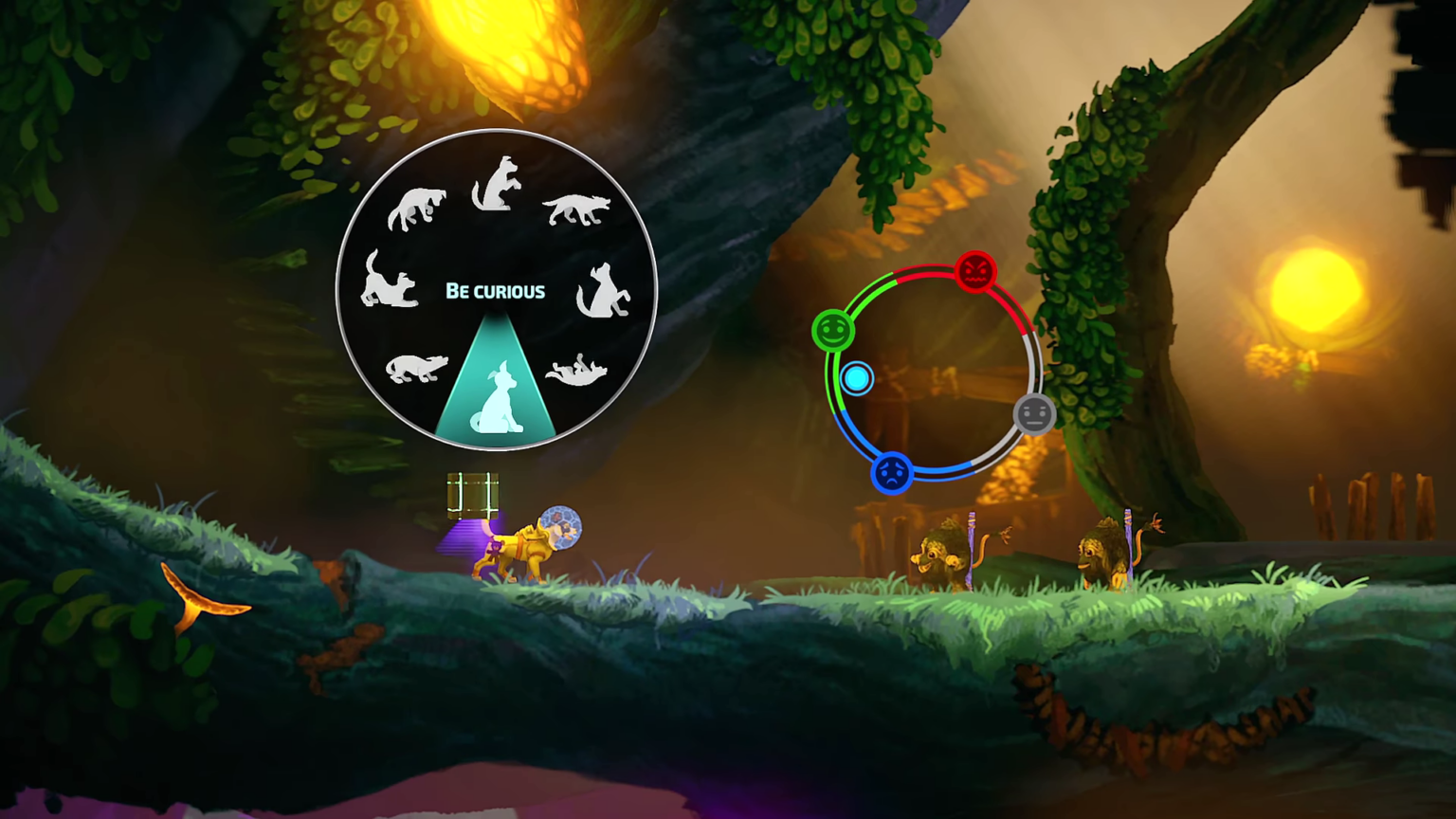
Task: Select the play-bow pose on the wheel
Action: 391,287
